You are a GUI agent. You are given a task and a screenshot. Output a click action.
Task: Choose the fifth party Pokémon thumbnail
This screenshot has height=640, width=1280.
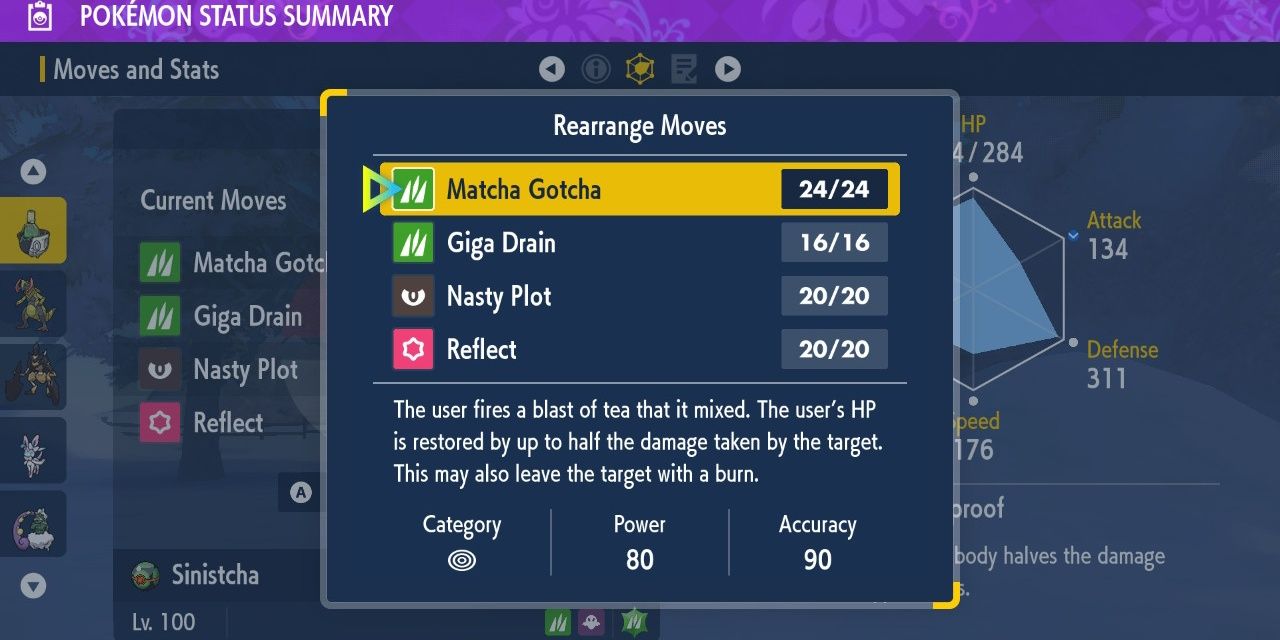coord(33,523)
